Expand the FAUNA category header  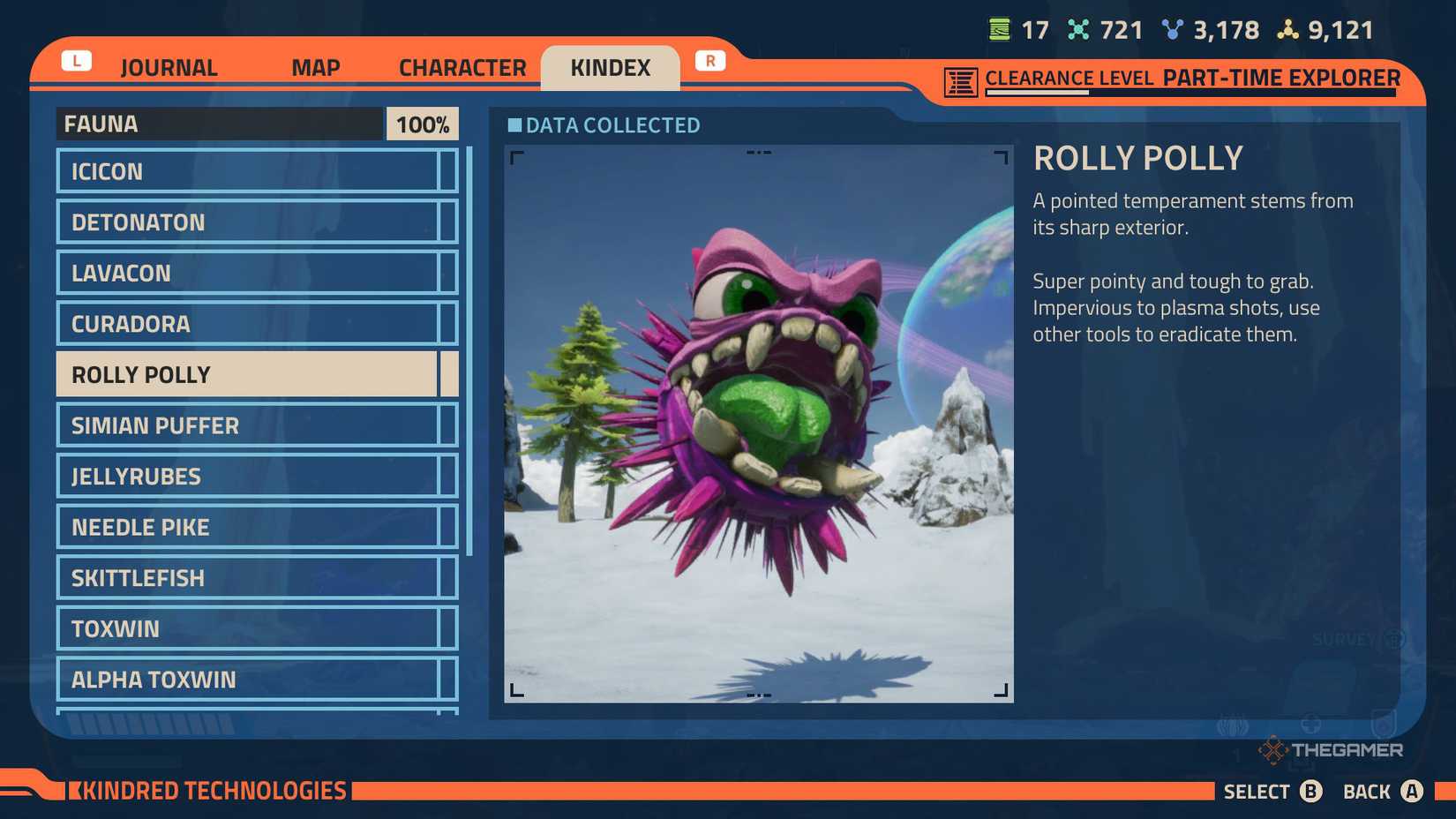coord(221,124)
